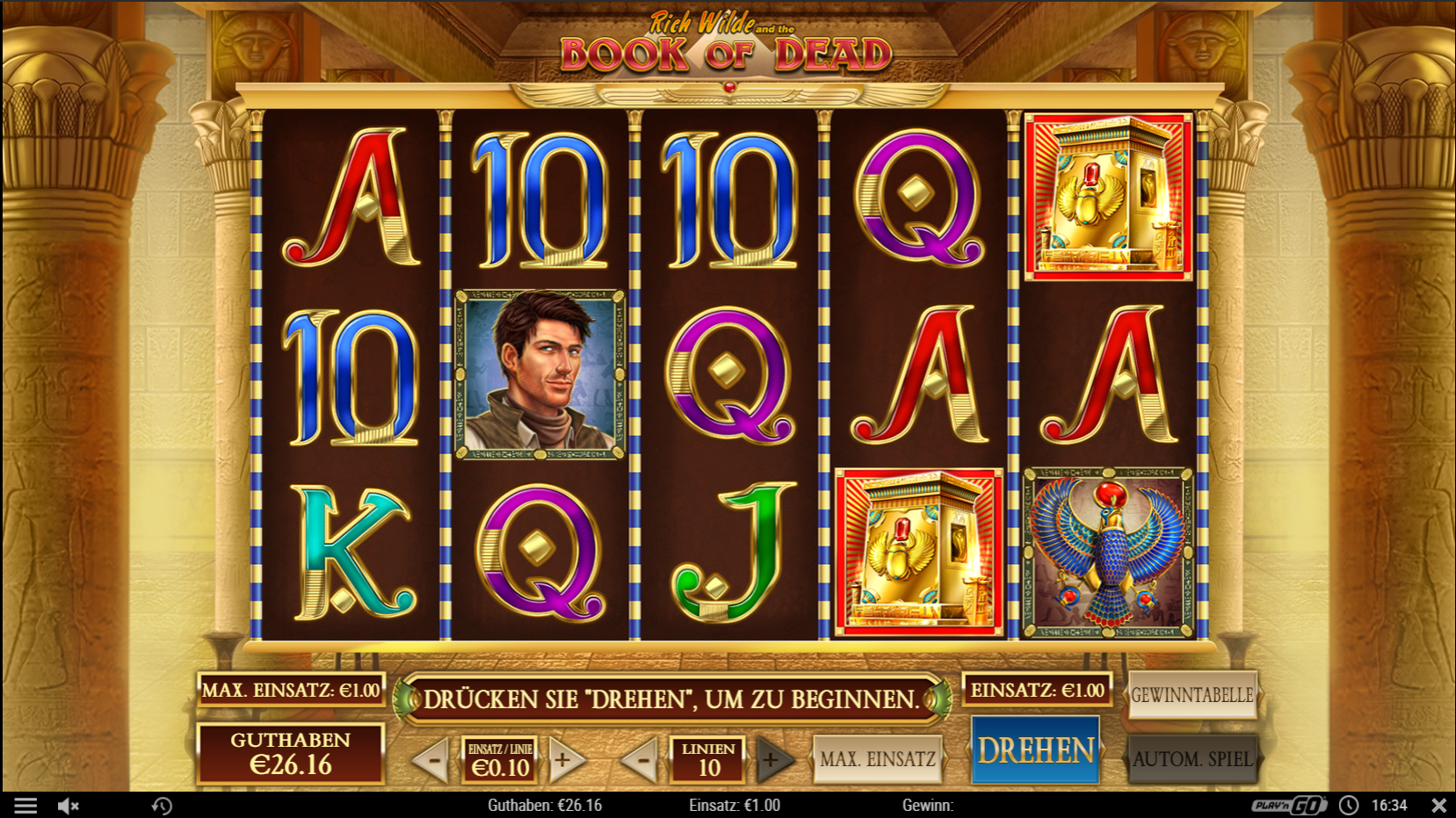This screenshot has height=818, width=1456.
Task: Decrease the Linien count
Action: click(642, 759)
